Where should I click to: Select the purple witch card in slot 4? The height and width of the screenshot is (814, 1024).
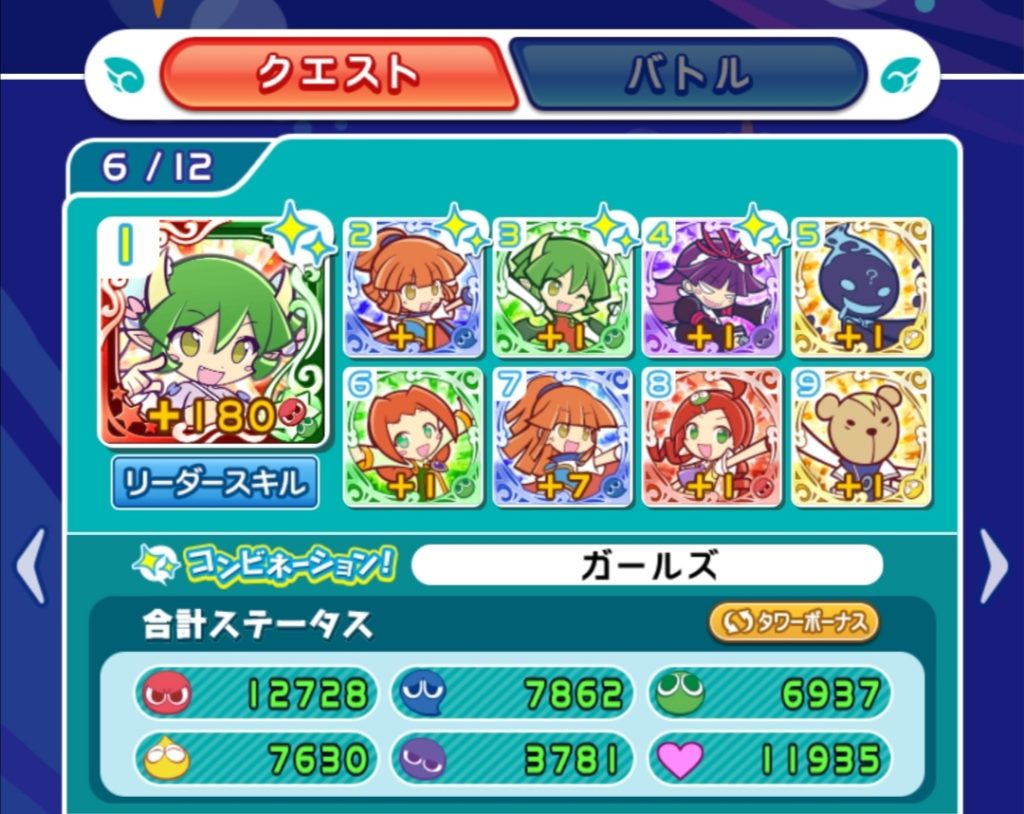coord(712,289)
